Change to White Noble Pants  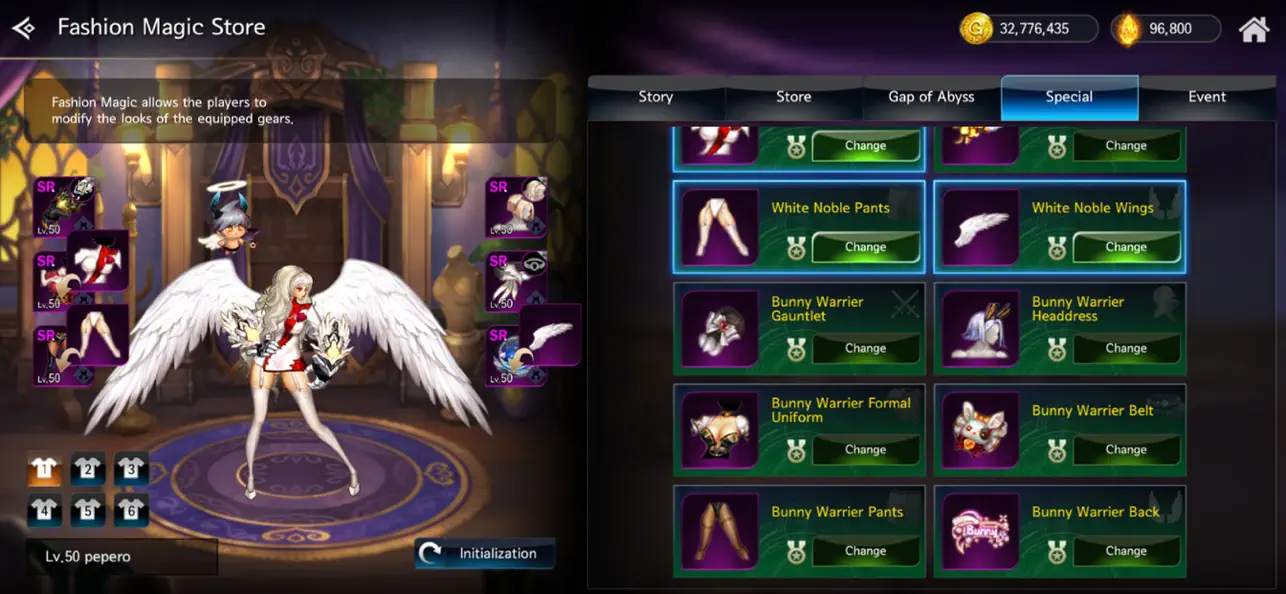(865, 247)
